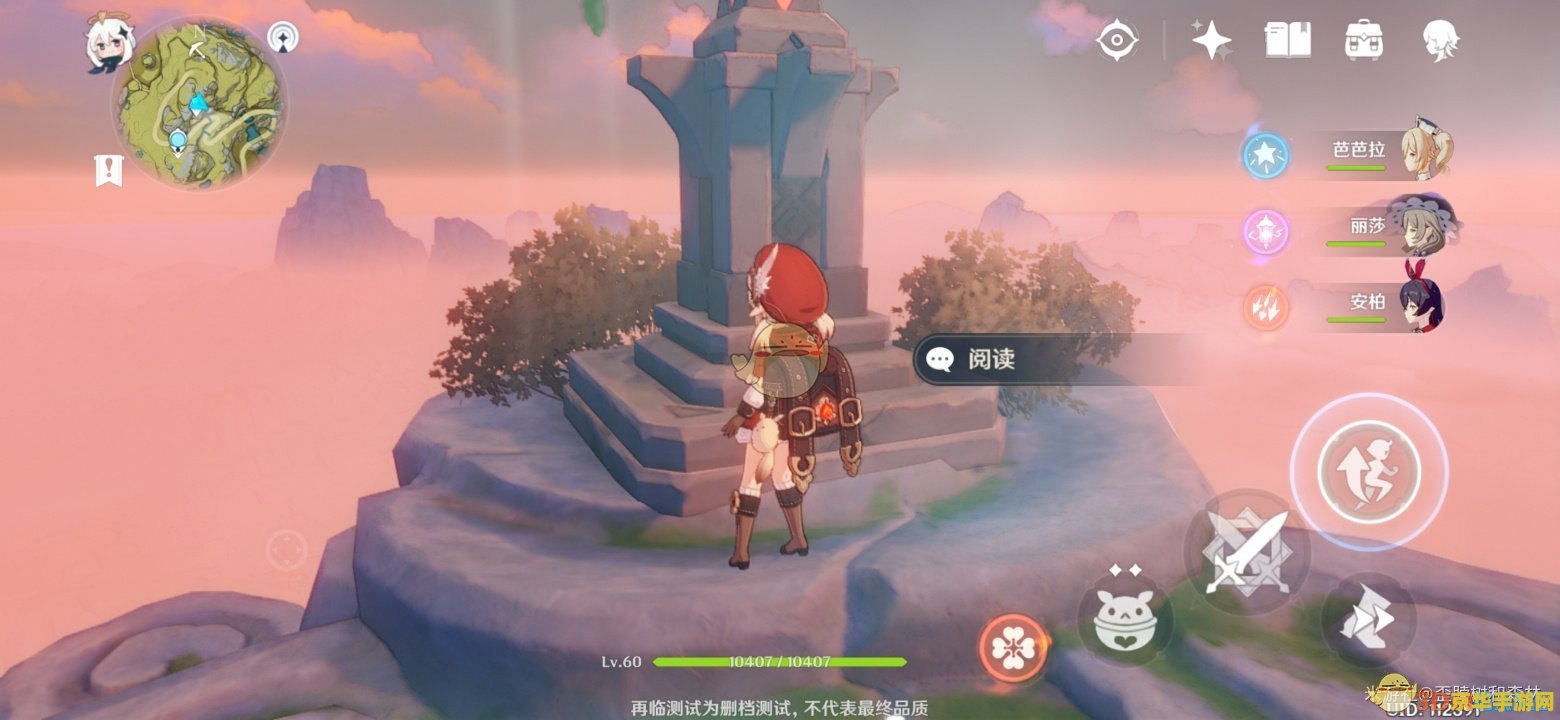1560x720 pixels.
Task: Tap the jump button
Action: 1369,470
